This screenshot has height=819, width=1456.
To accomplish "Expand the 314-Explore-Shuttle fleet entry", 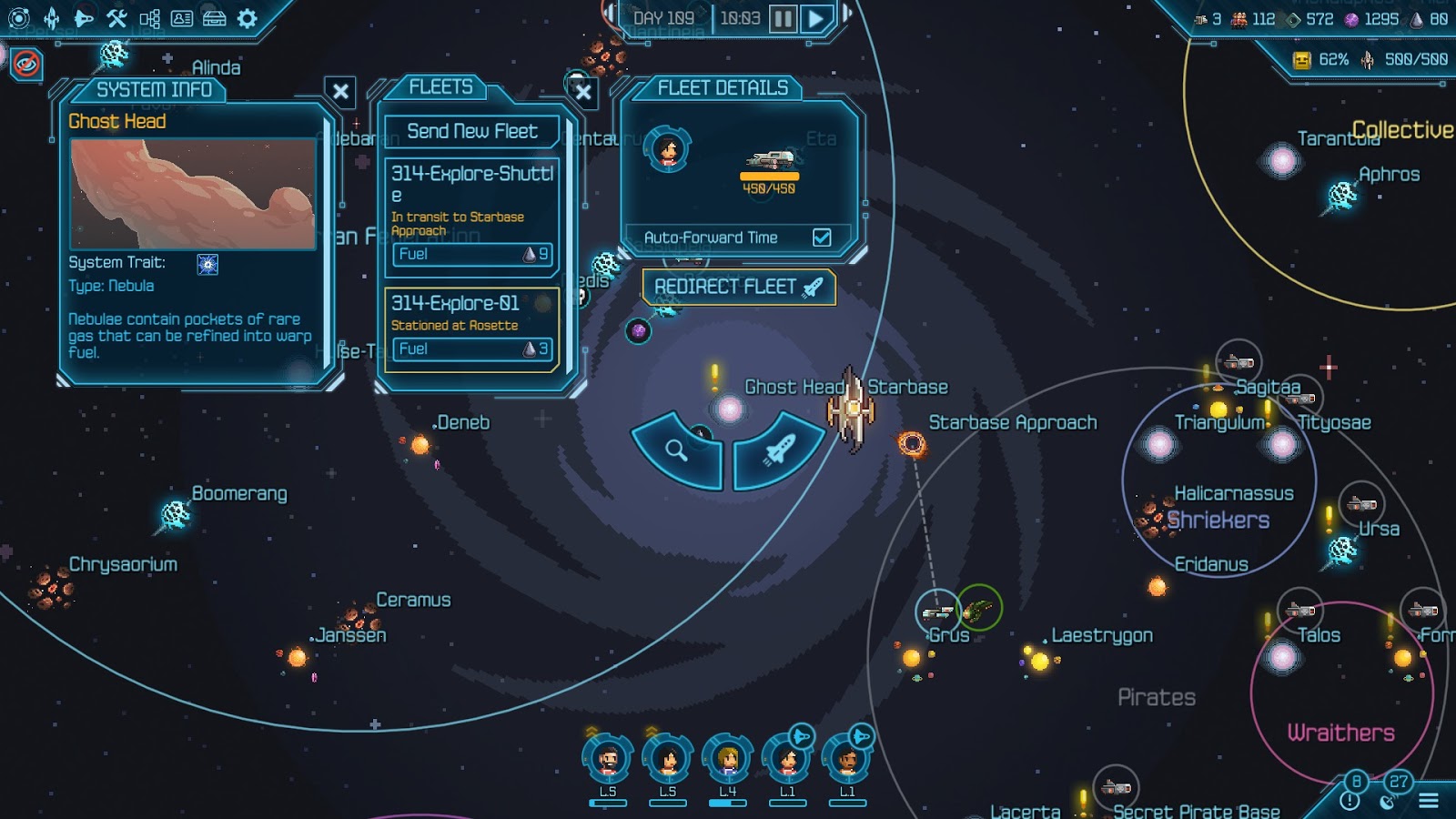I will point(473,178).
